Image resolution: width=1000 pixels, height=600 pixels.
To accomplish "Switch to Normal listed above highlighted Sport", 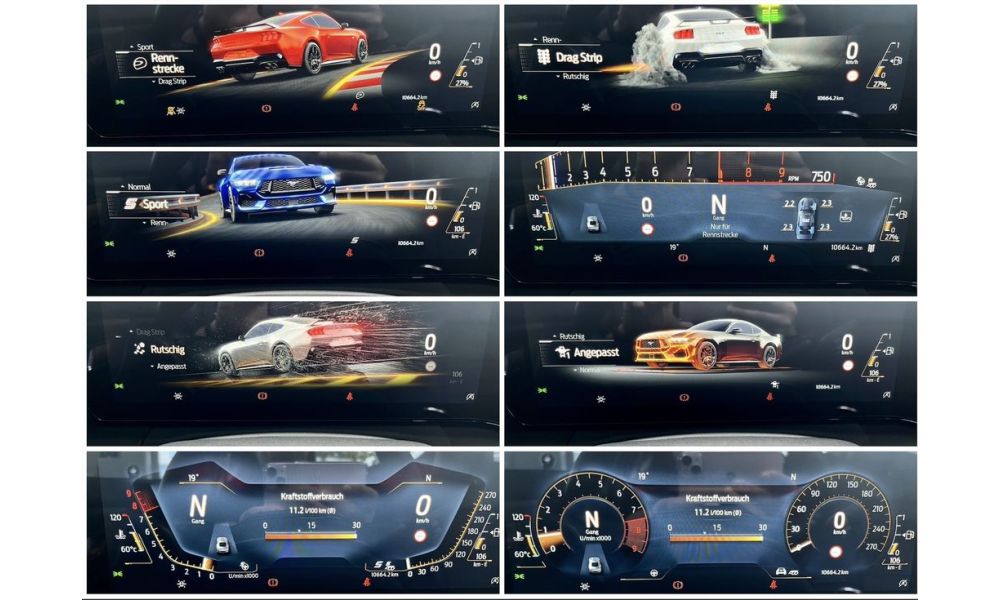I will [x=139, y=187].
